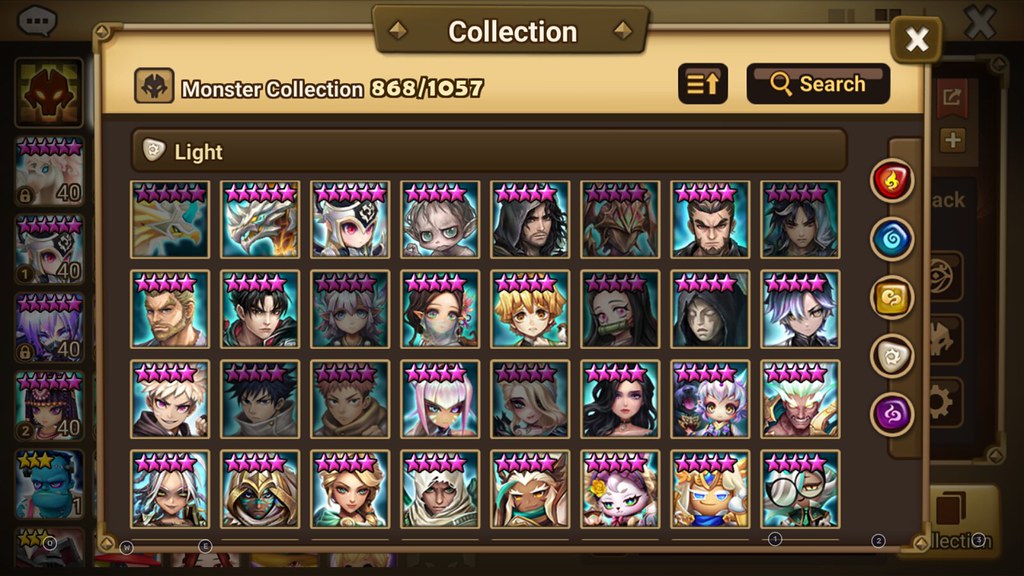The height and width of the screenshot is (576, 1024).
Task: Open the monster Search
Action: [x=817, y=84]
